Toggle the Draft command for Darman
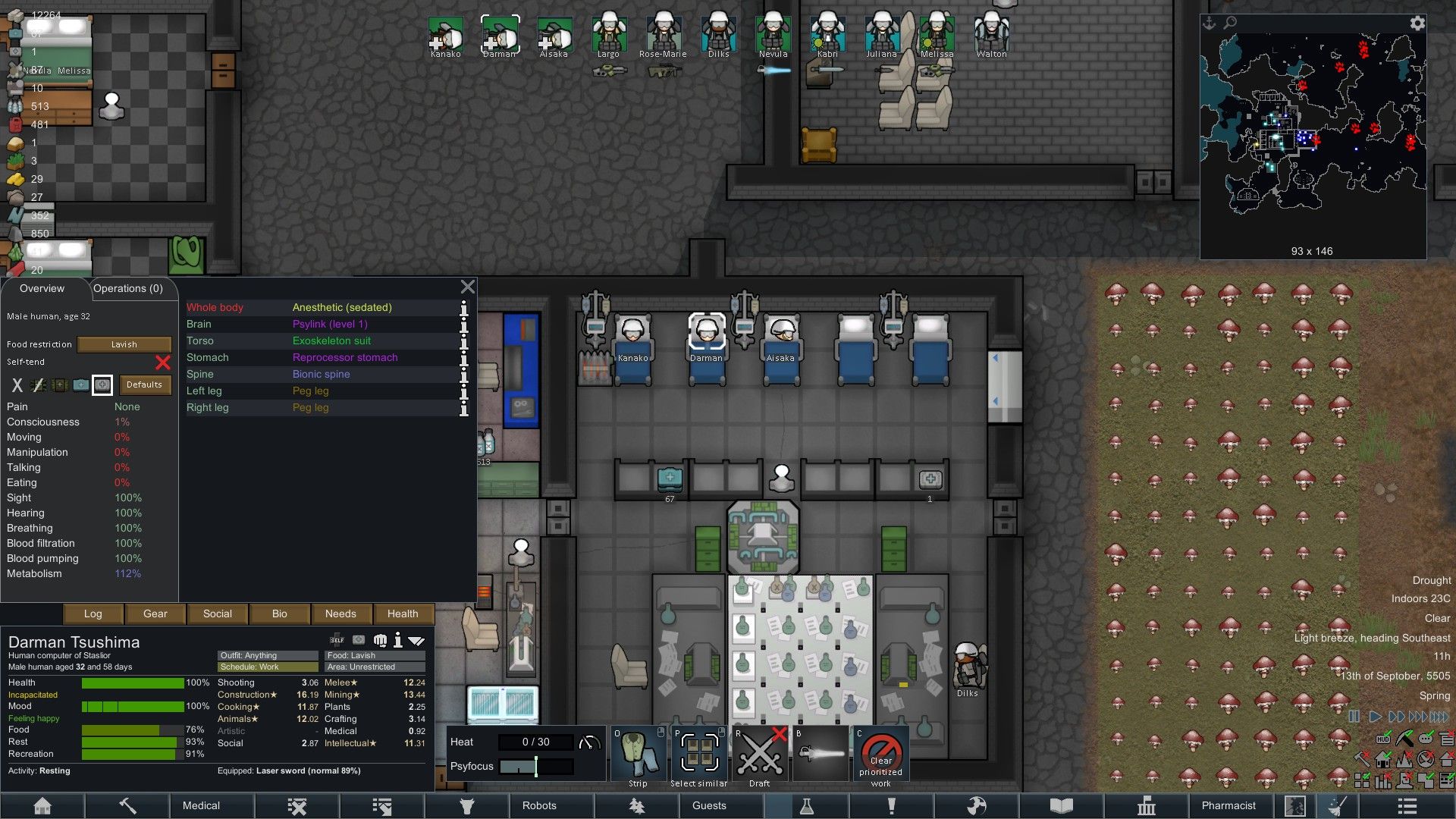Viewport: 1456px width, 819px height. pos(759,755)
